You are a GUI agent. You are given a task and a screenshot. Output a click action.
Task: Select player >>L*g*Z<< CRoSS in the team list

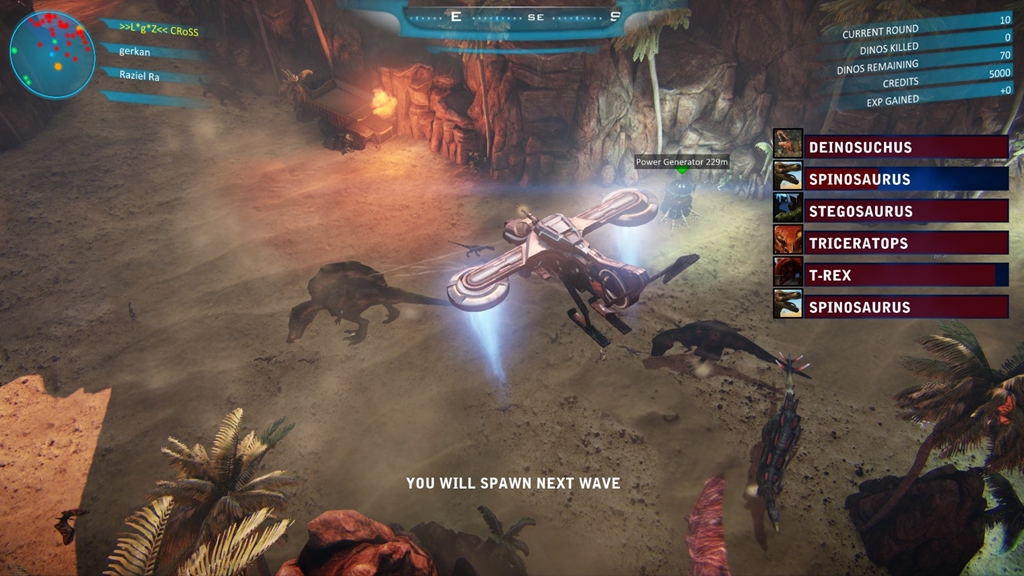[x=158, y=29]
